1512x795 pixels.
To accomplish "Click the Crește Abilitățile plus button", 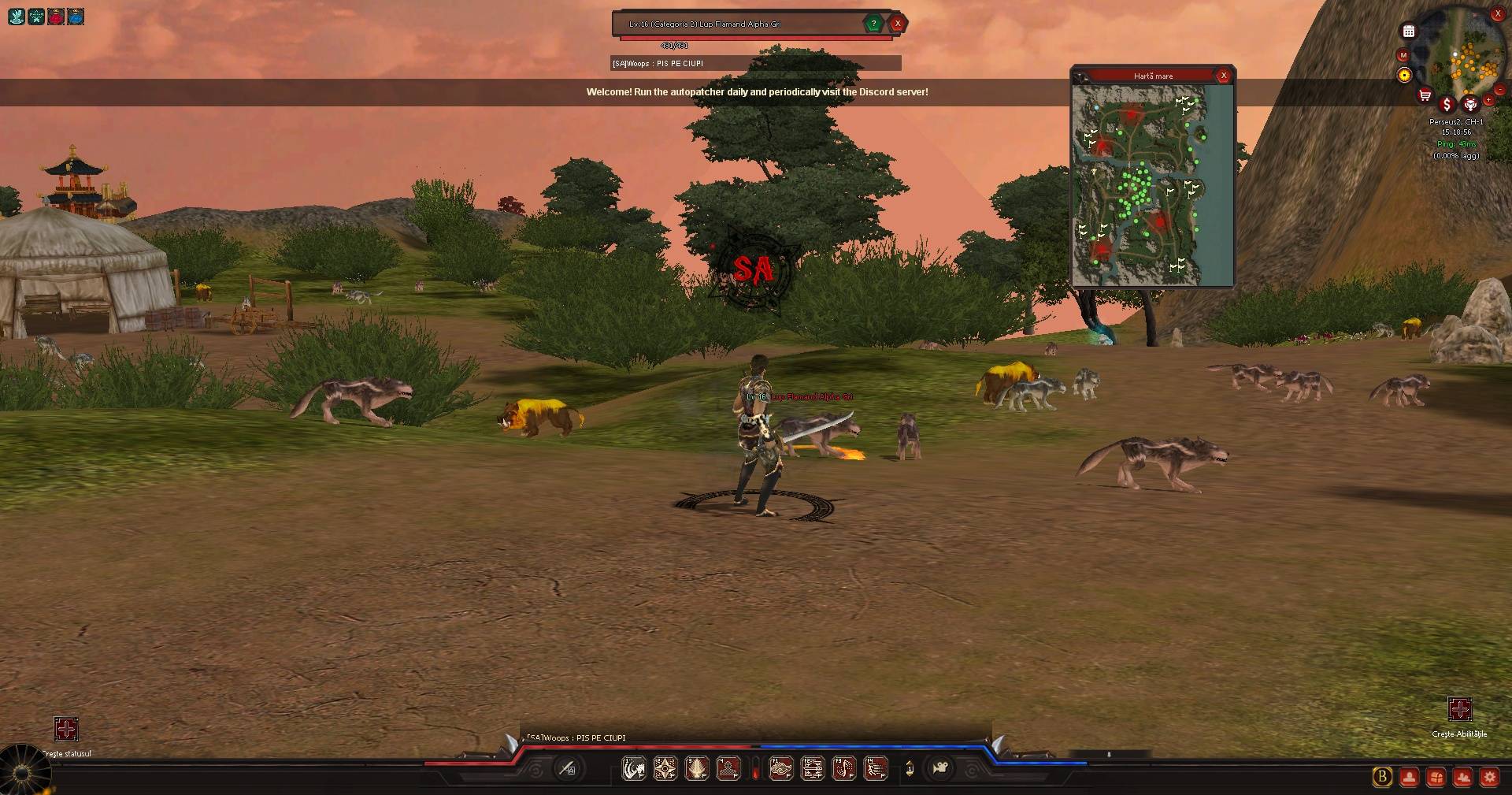I will tap(1460, 709).
